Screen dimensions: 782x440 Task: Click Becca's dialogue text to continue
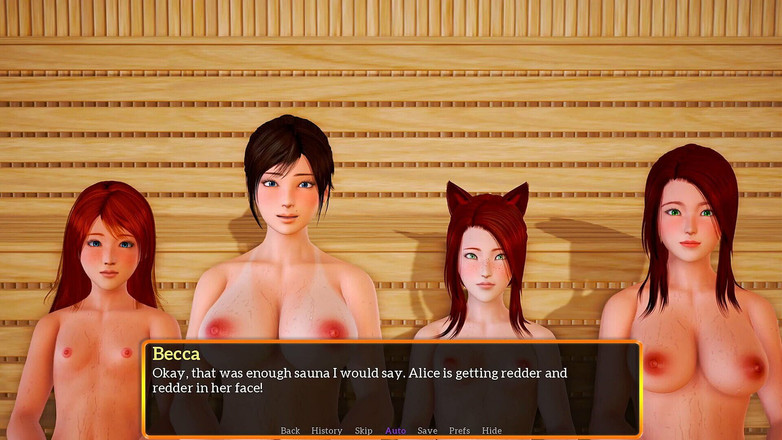pyautogui.click(x=360, y=380)
